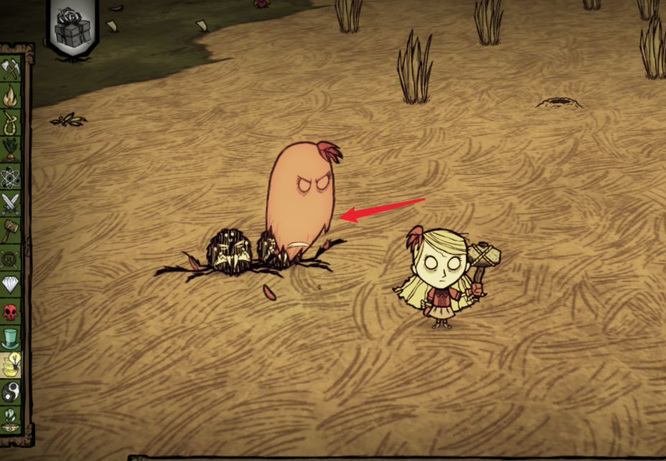Open the highlighted lightbulb crafting tab
Viewport: 666px width, 461px height.
[11, 365]
